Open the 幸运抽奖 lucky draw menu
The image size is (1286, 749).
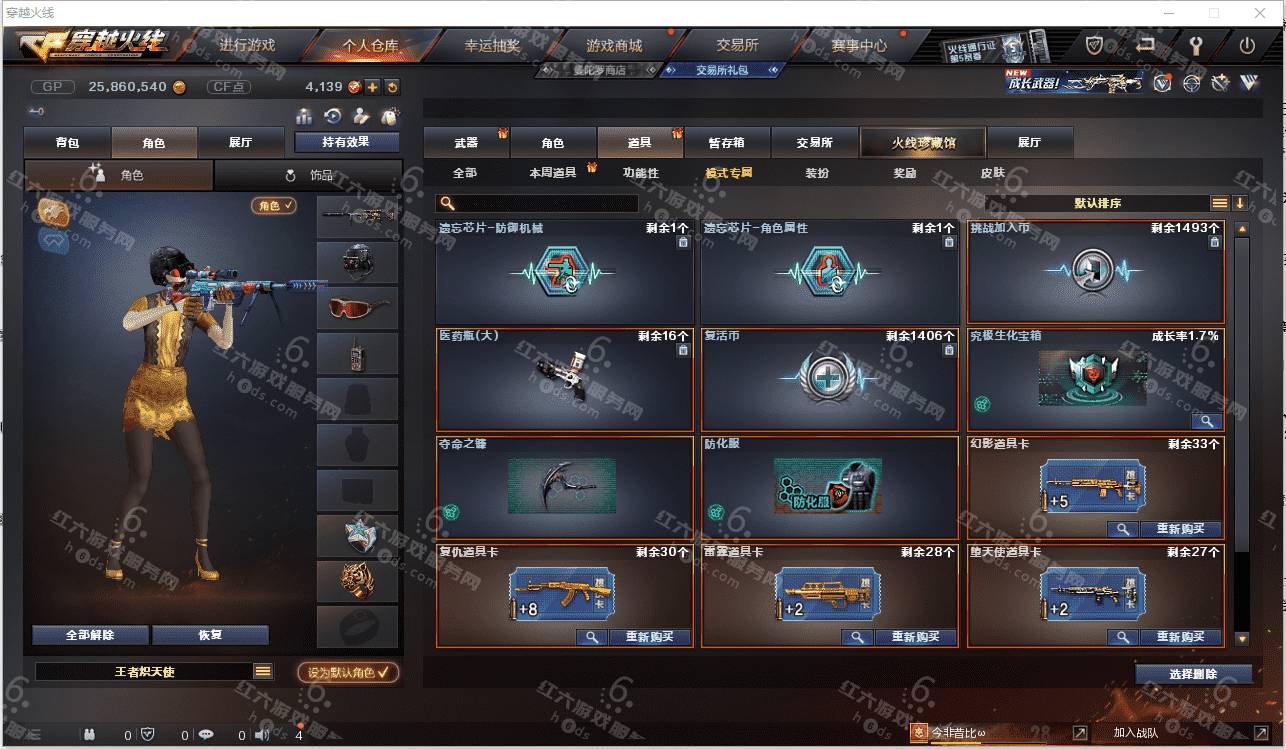(x=491, y=45)
